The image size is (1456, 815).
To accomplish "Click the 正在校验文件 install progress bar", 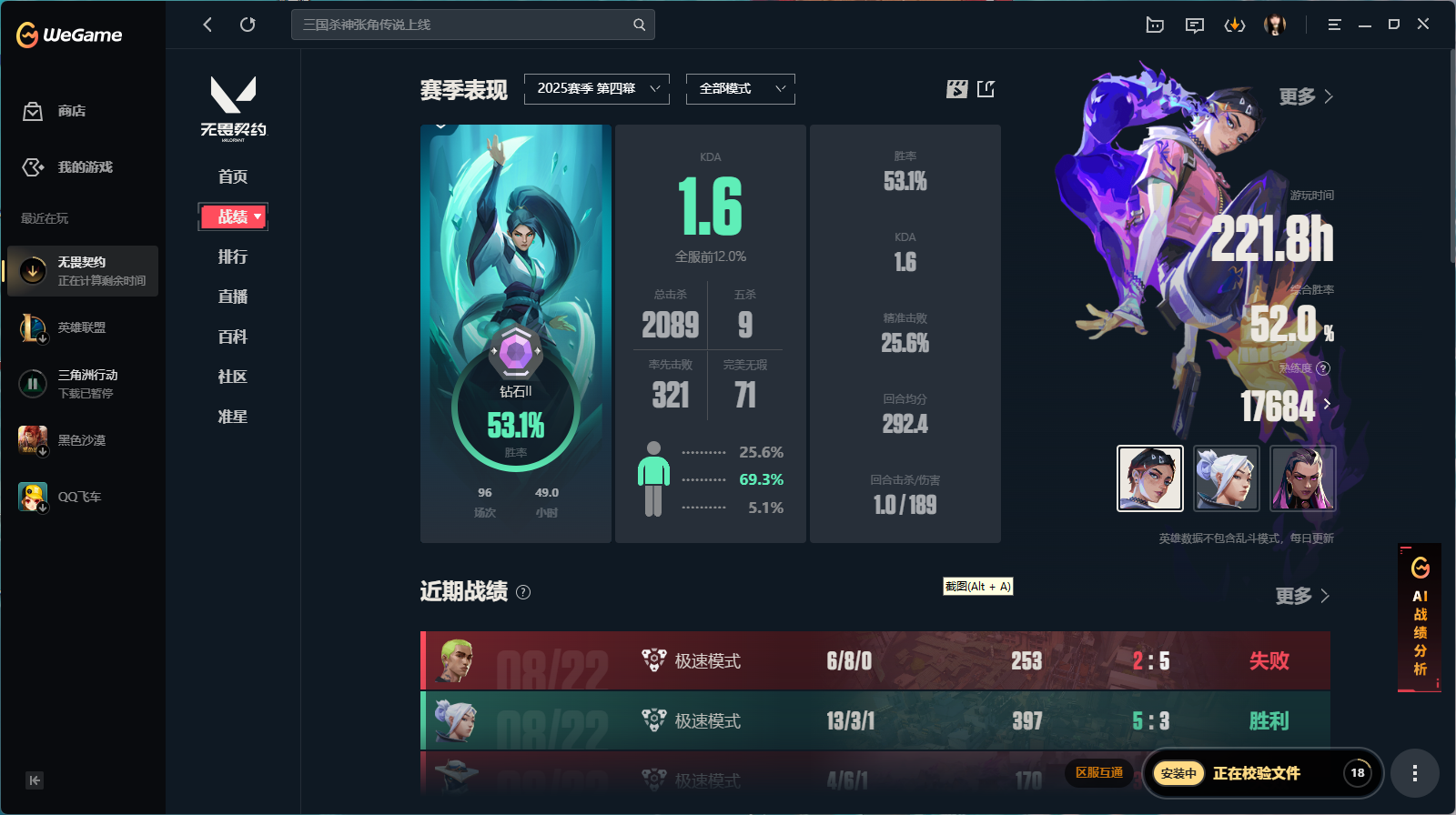I will point(1260,772).
